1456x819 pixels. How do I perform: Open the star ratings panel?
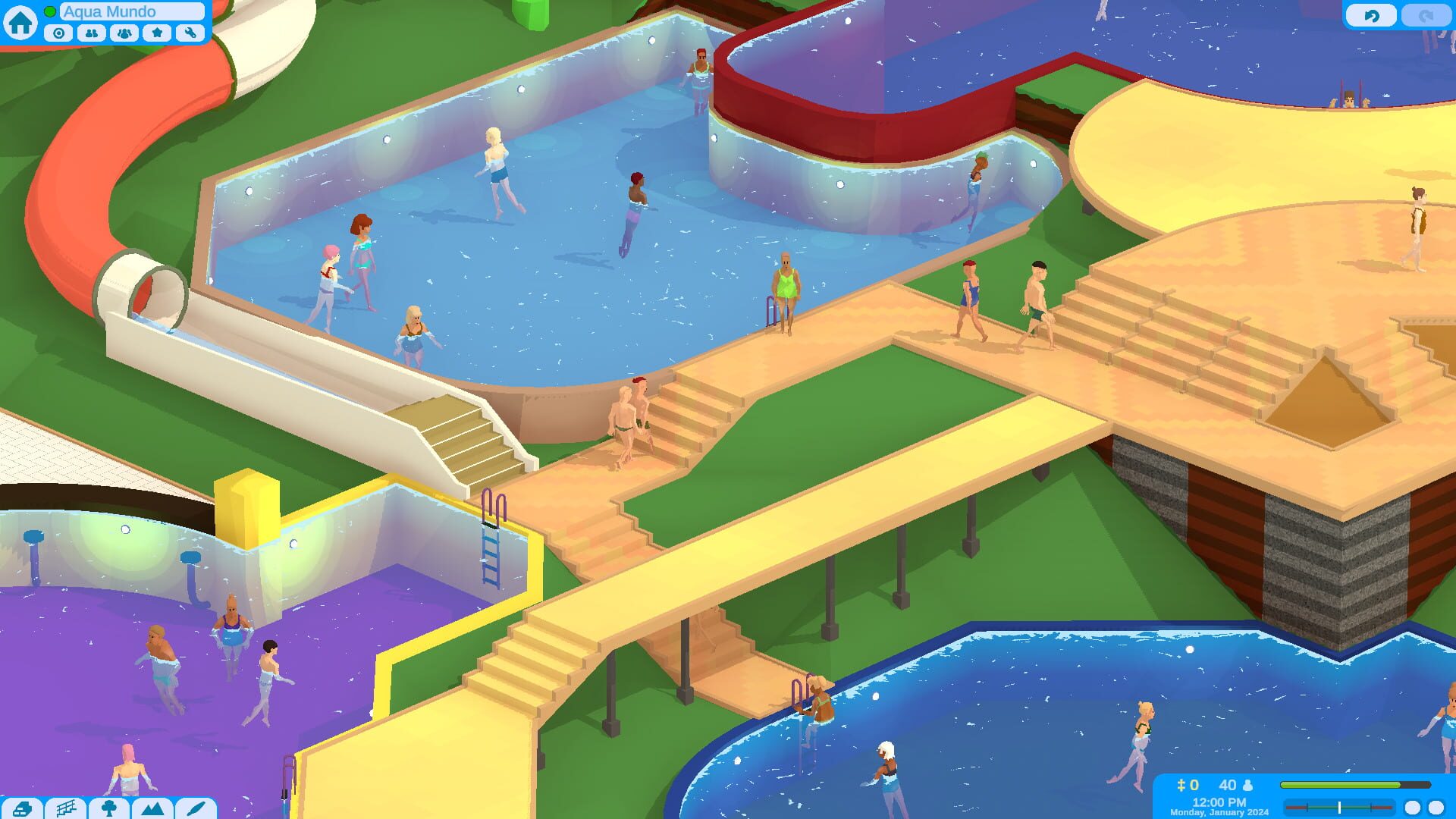click(x=157, y=33)
